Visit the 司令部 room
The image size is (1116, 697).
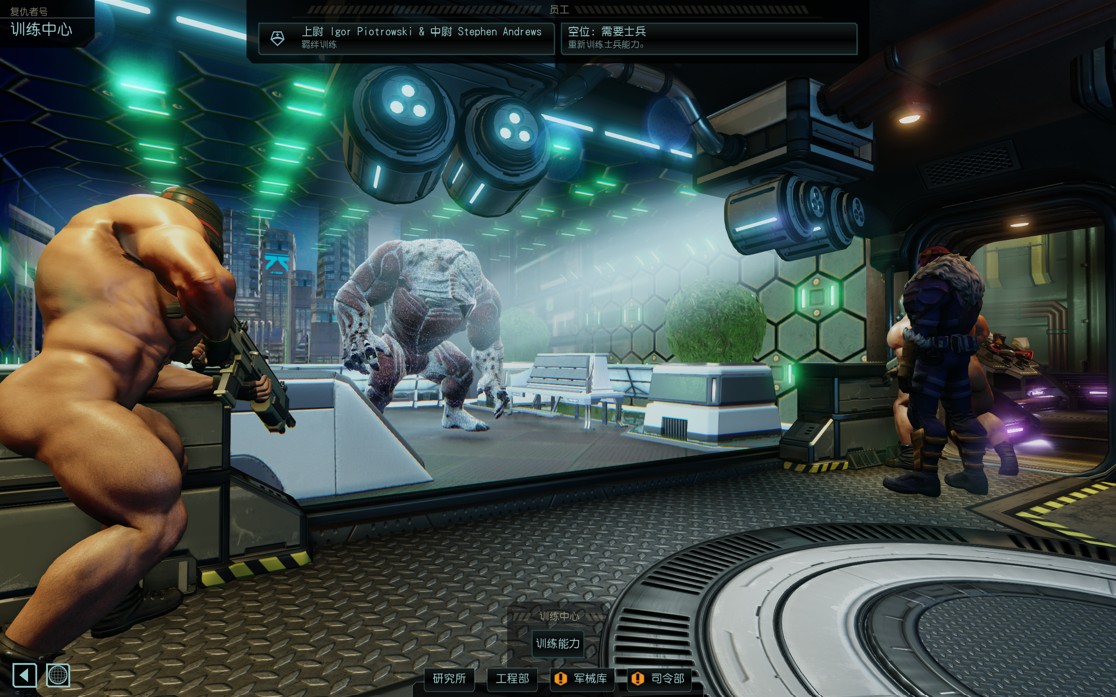tap(659, 679)
